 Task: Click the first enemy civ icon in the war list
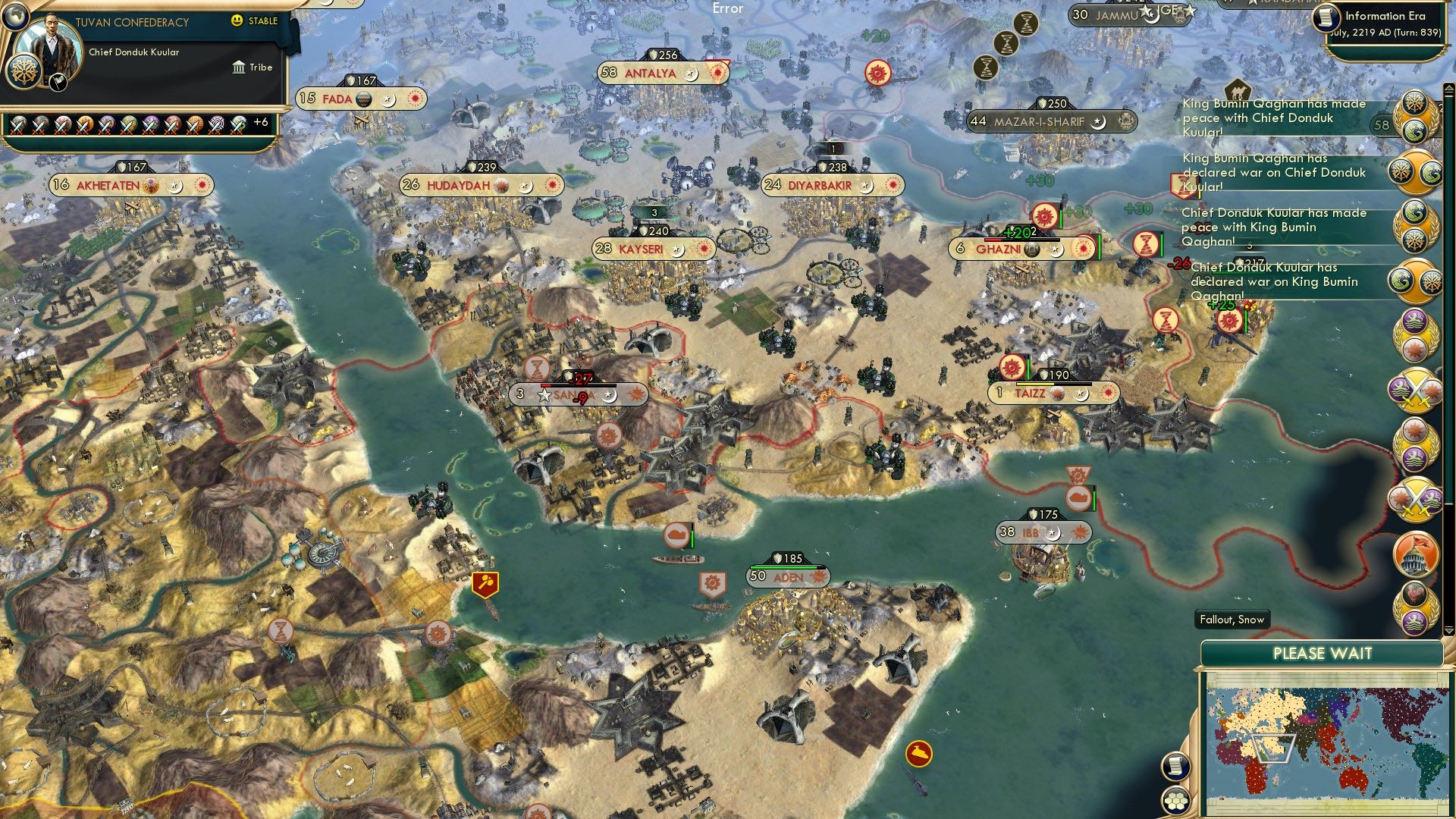click(x=17, y=125)
